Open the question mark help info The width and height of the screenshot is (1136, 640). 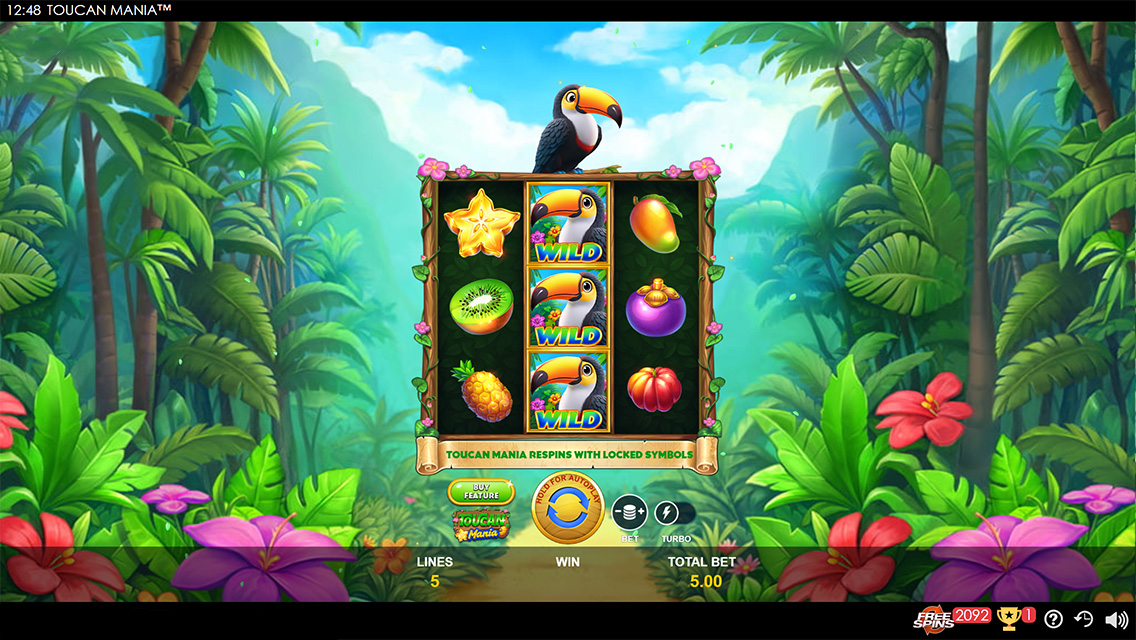click(x=1053, y=619)
